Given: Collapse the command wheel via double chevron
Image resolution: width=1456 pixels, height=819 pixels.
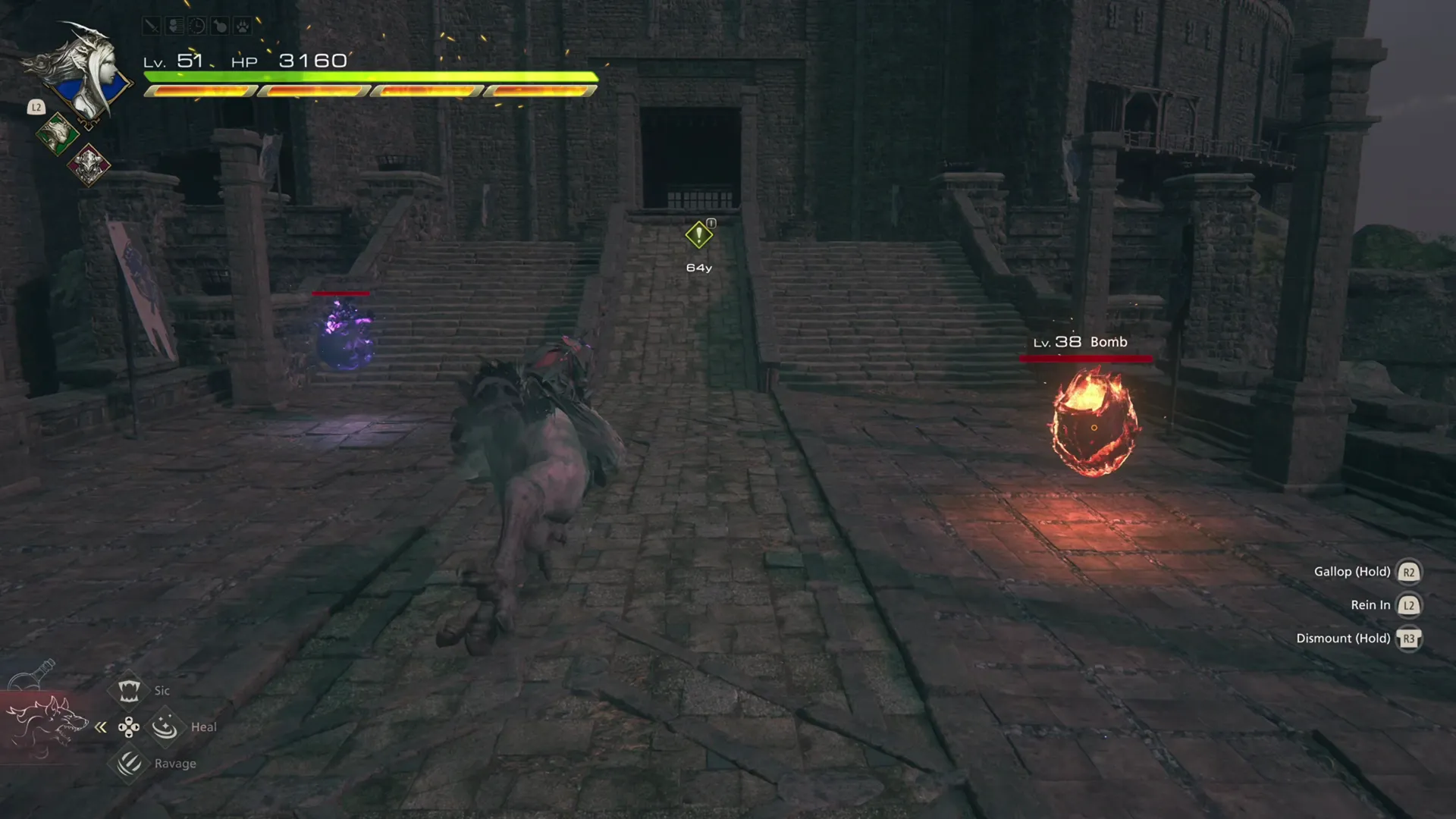Looking at the screenshot, I should point(101,728).
